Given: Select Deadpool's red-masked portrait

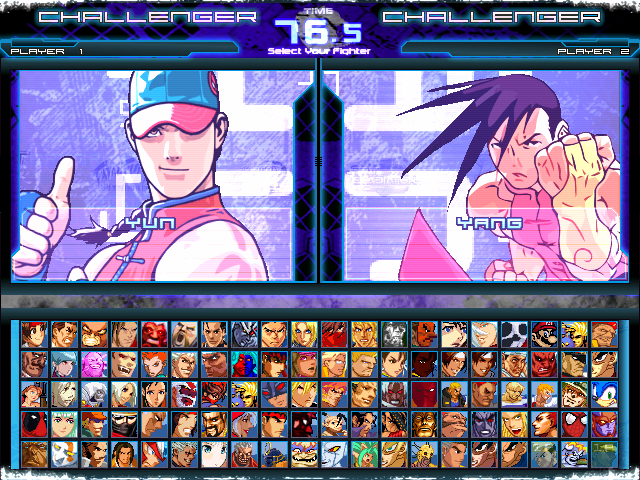Looking at the screenshot, I should click(33, 424).
